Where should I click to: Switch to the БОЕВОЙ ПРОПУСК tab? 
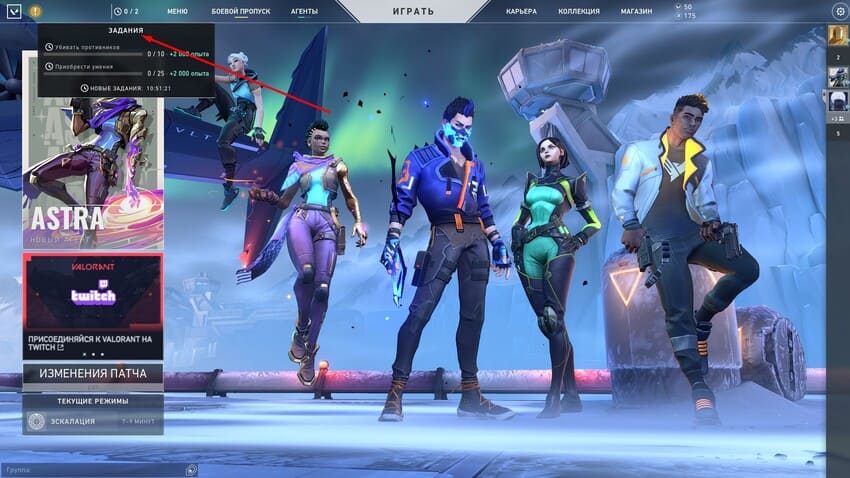point(241,11)
